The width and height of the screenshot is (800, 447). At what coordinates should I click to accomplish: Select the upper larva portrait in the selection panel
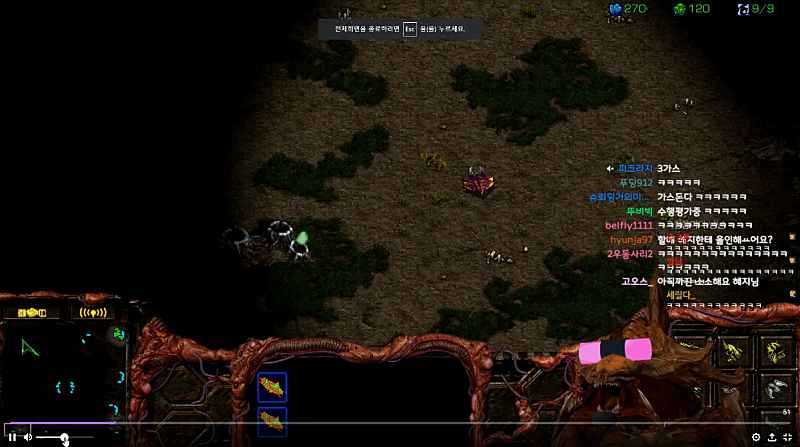272,386
